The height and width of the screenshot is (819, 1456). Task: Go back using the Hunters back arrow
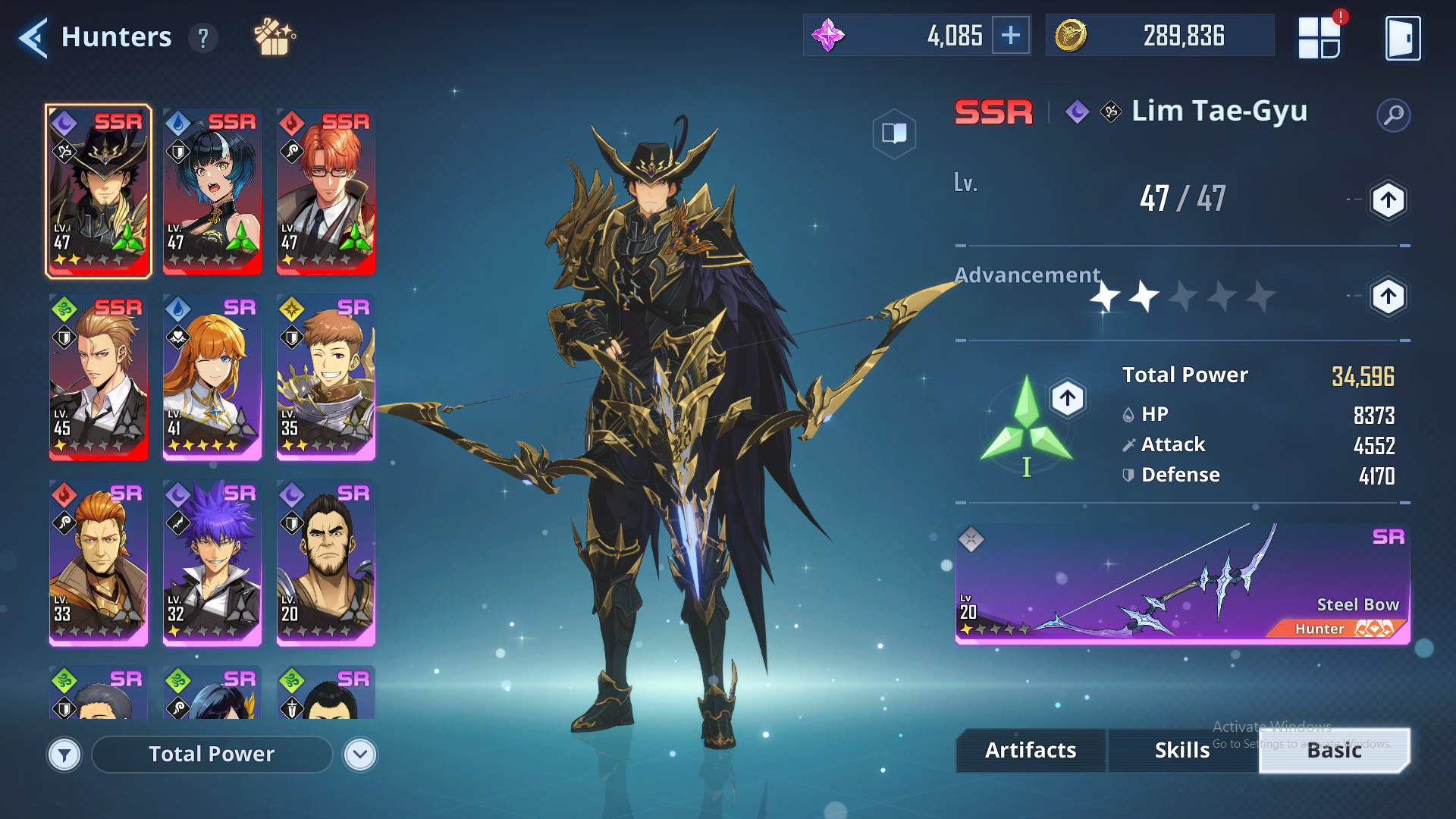(33, 37)
